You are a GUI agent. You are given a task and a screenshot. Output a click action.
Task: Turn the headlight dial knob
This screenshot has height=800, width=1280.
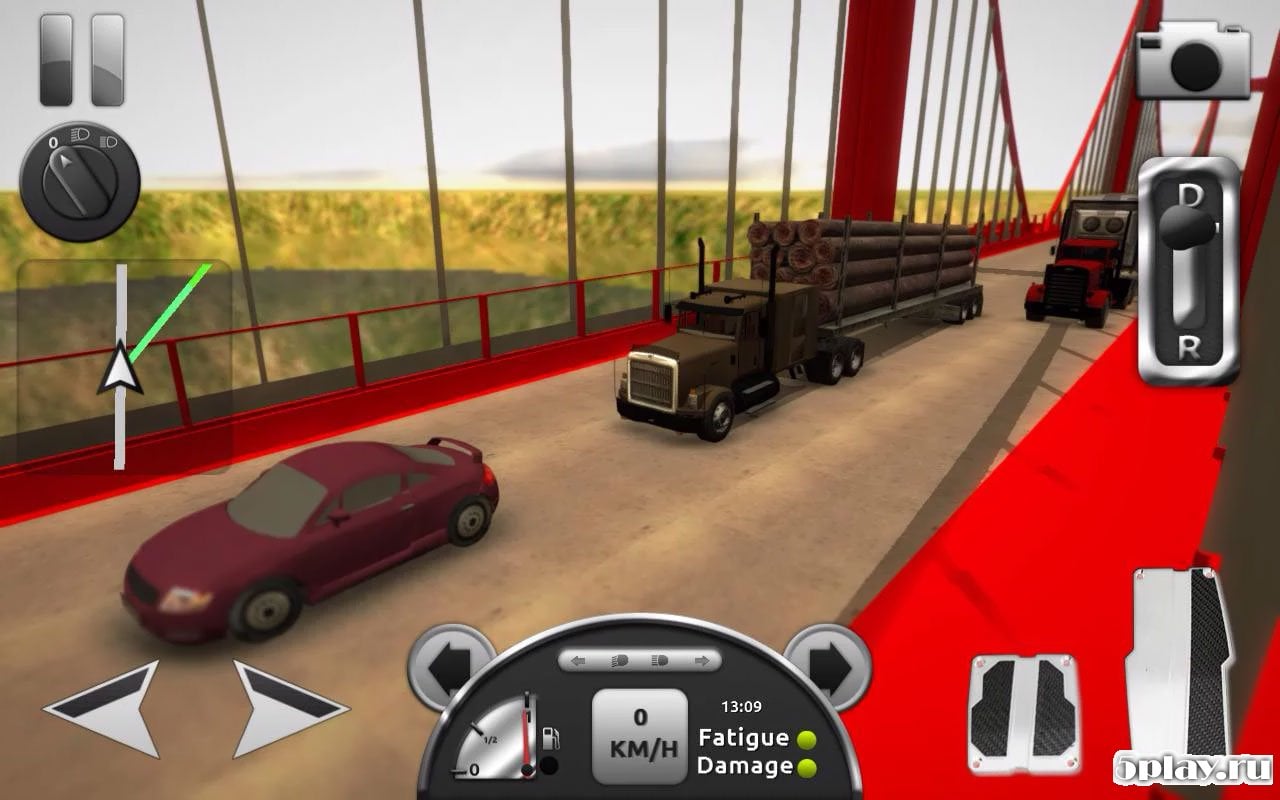pos(80,181)
